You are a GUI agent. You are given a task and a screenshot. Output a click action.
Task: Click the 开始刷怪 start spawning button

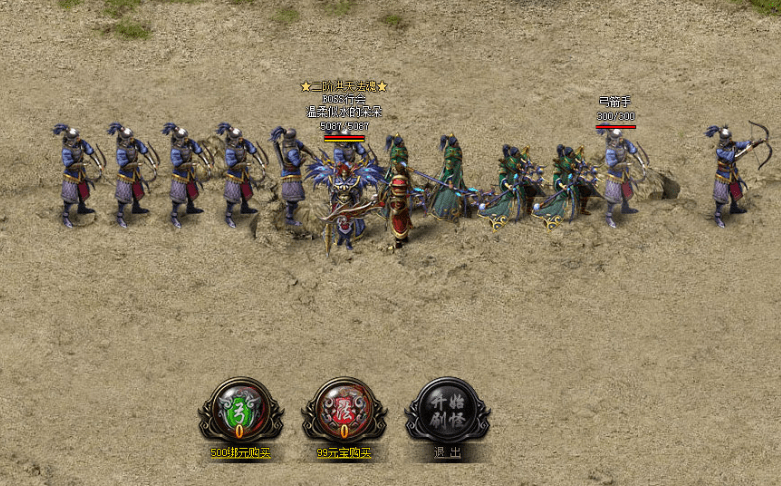click(447, 408)
